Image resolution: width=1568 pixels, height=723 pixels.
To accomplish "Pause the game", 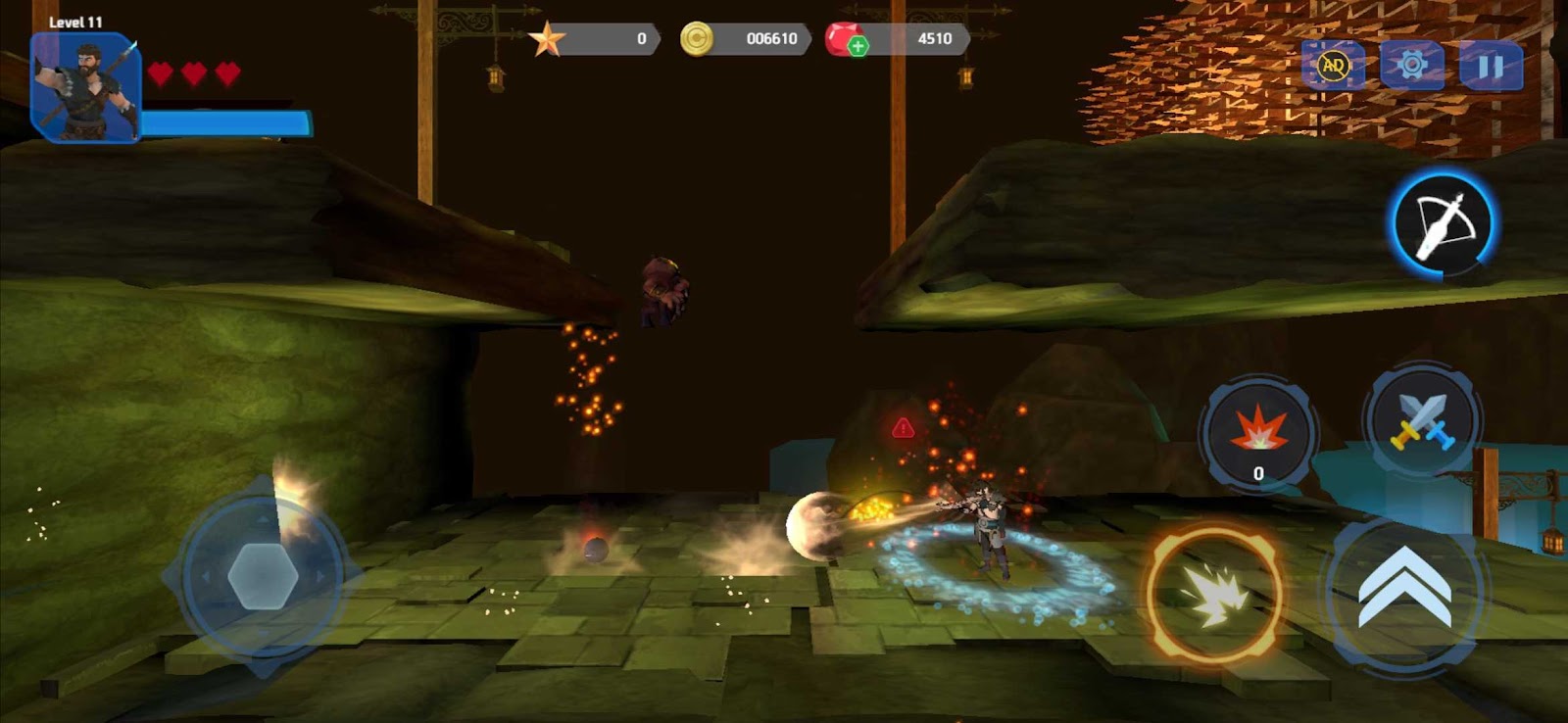I will tap(1491, 66).
